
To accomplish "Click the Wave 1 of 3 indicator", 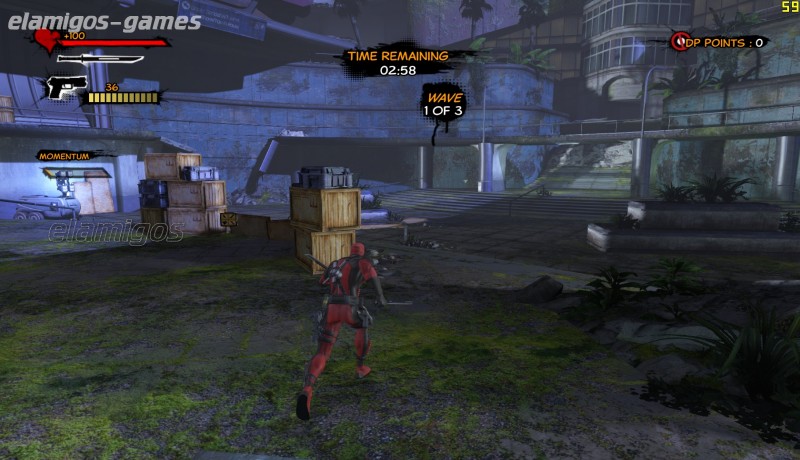I will (443, 105).
